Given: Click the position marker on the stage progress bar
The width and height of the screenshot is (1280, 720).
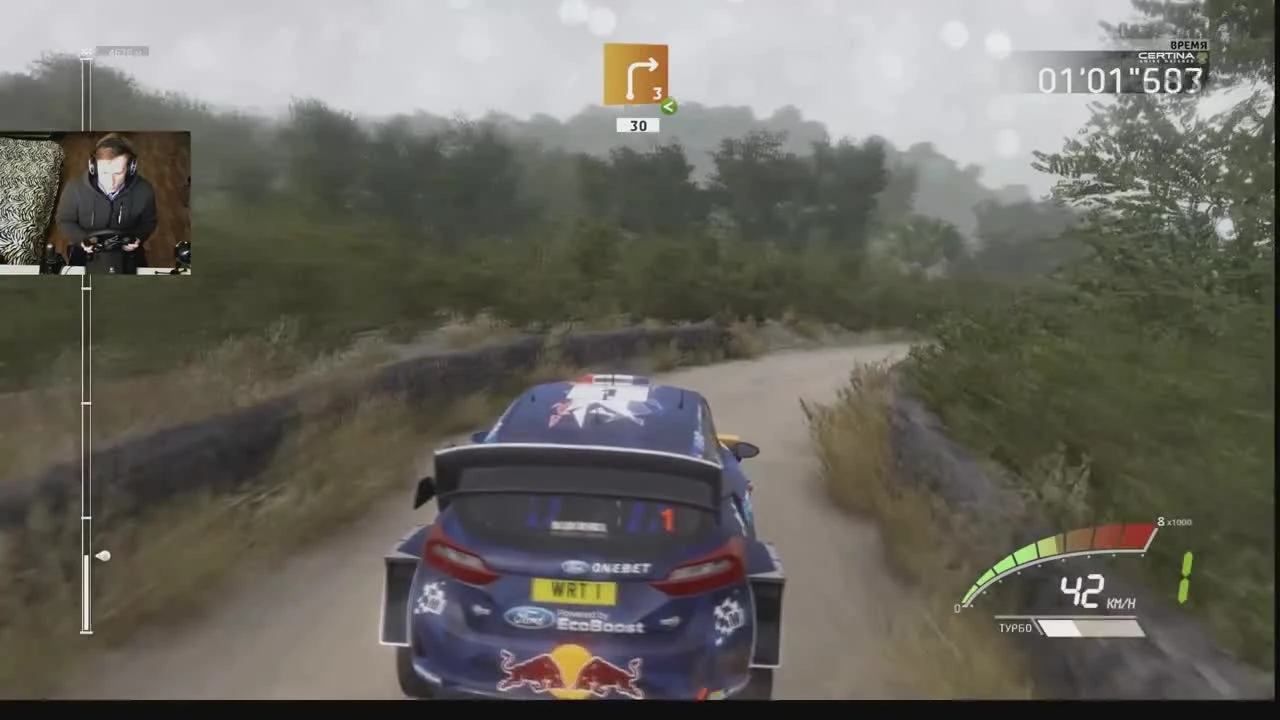Looking at the screenshot, I should coord(103,556).
